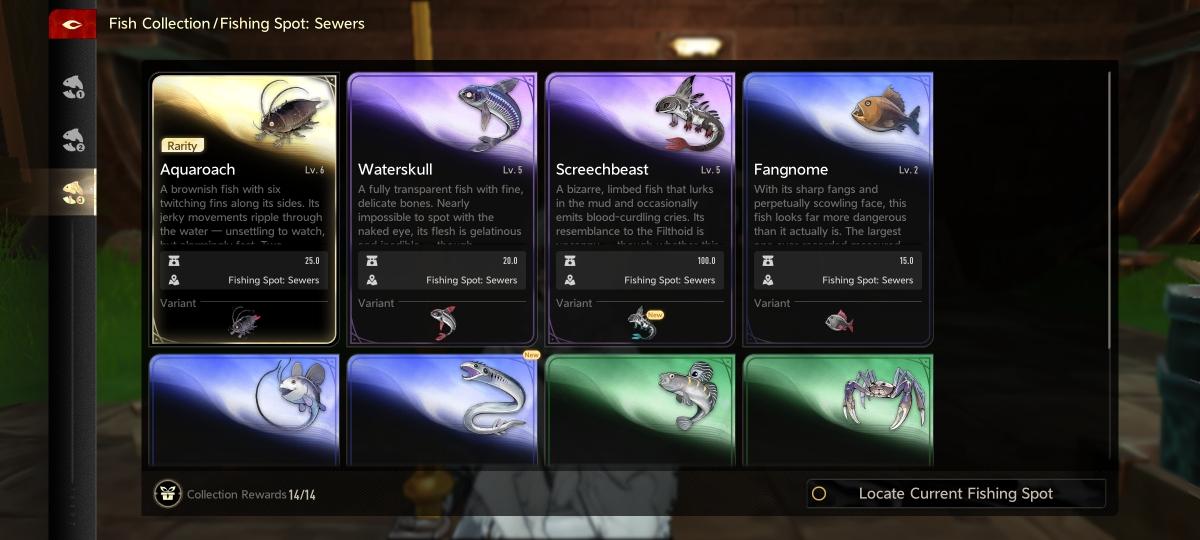This screenshot has height=540, width=1200.
Task: Locate Current Fishing Spot
Action: [x=955, y=493]
